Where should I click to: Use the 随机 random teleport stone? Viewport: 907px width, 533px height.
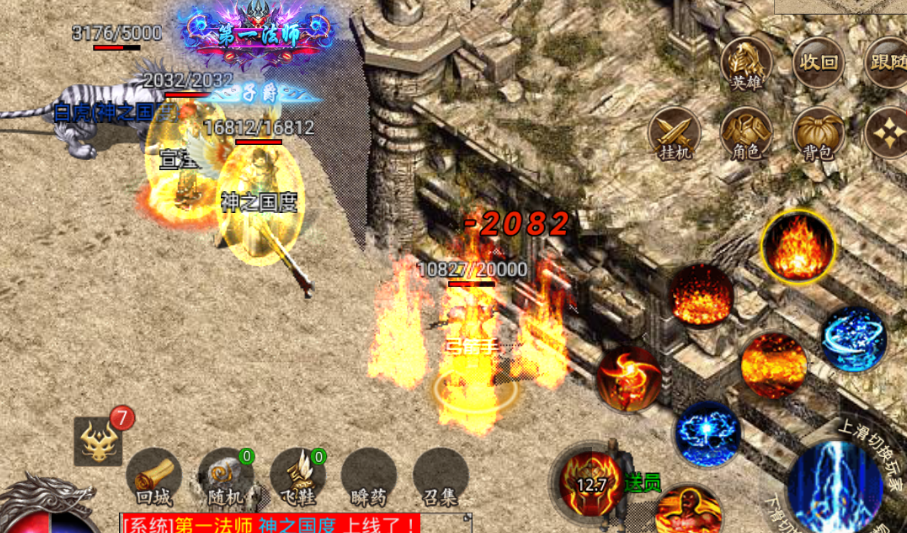tap(226, 475)
